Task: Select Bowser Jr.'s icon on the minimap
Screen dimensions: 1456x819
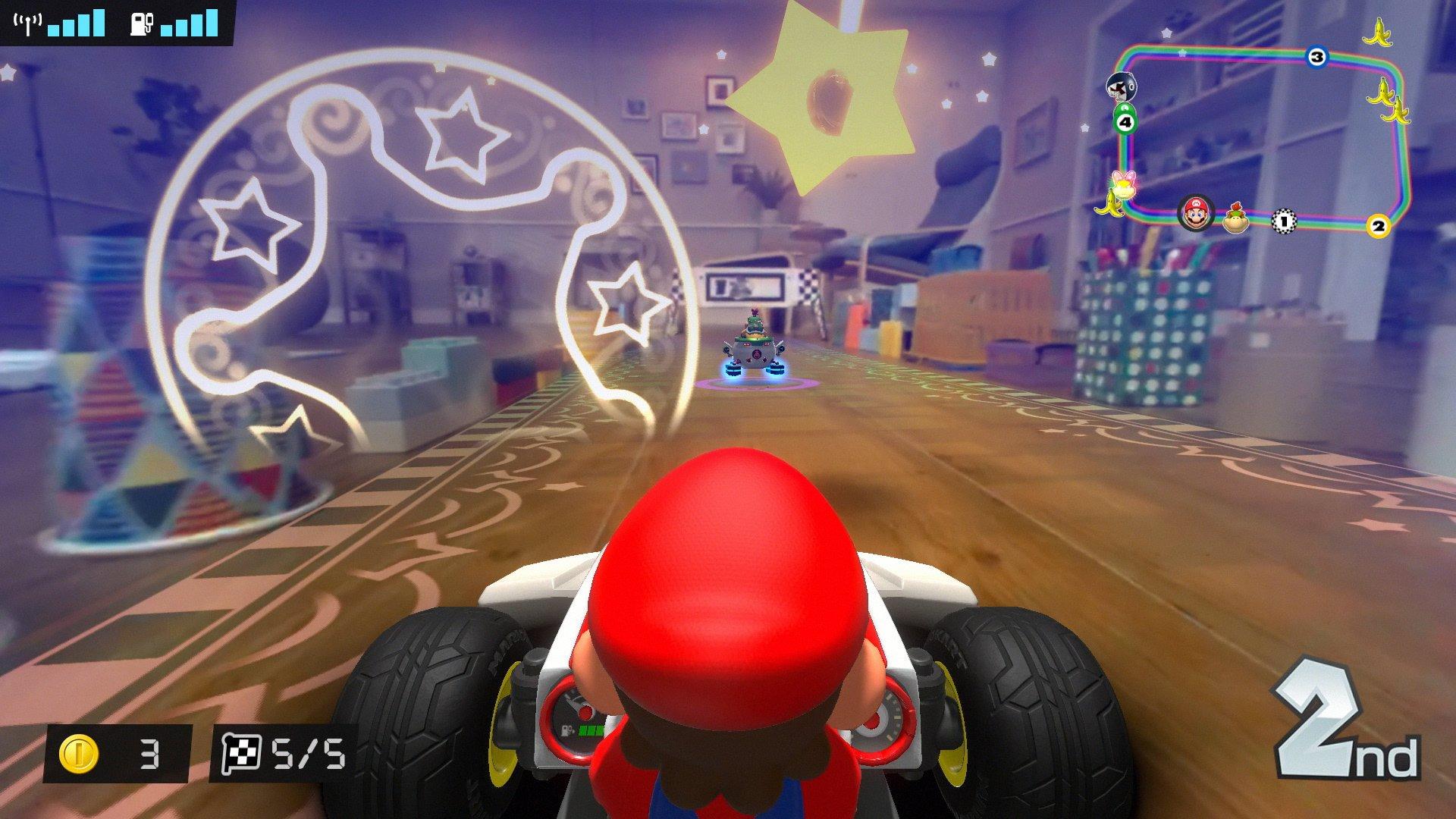Action: click(x=1235, y=219)
